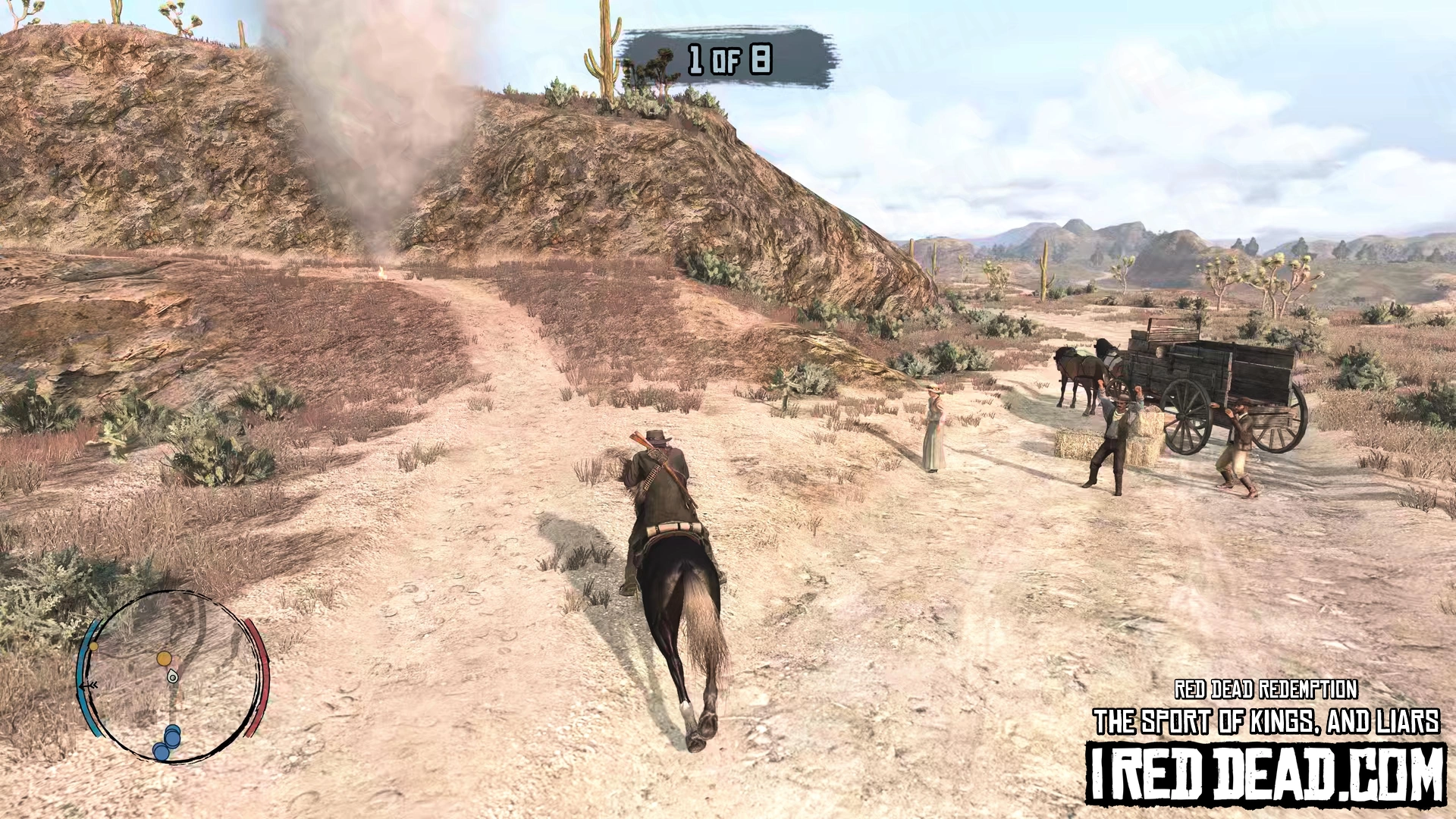Click the black arrow symbol on minimap's rim
The width and height of the screenshot is (1456, 819).
[x=89, y=685]
